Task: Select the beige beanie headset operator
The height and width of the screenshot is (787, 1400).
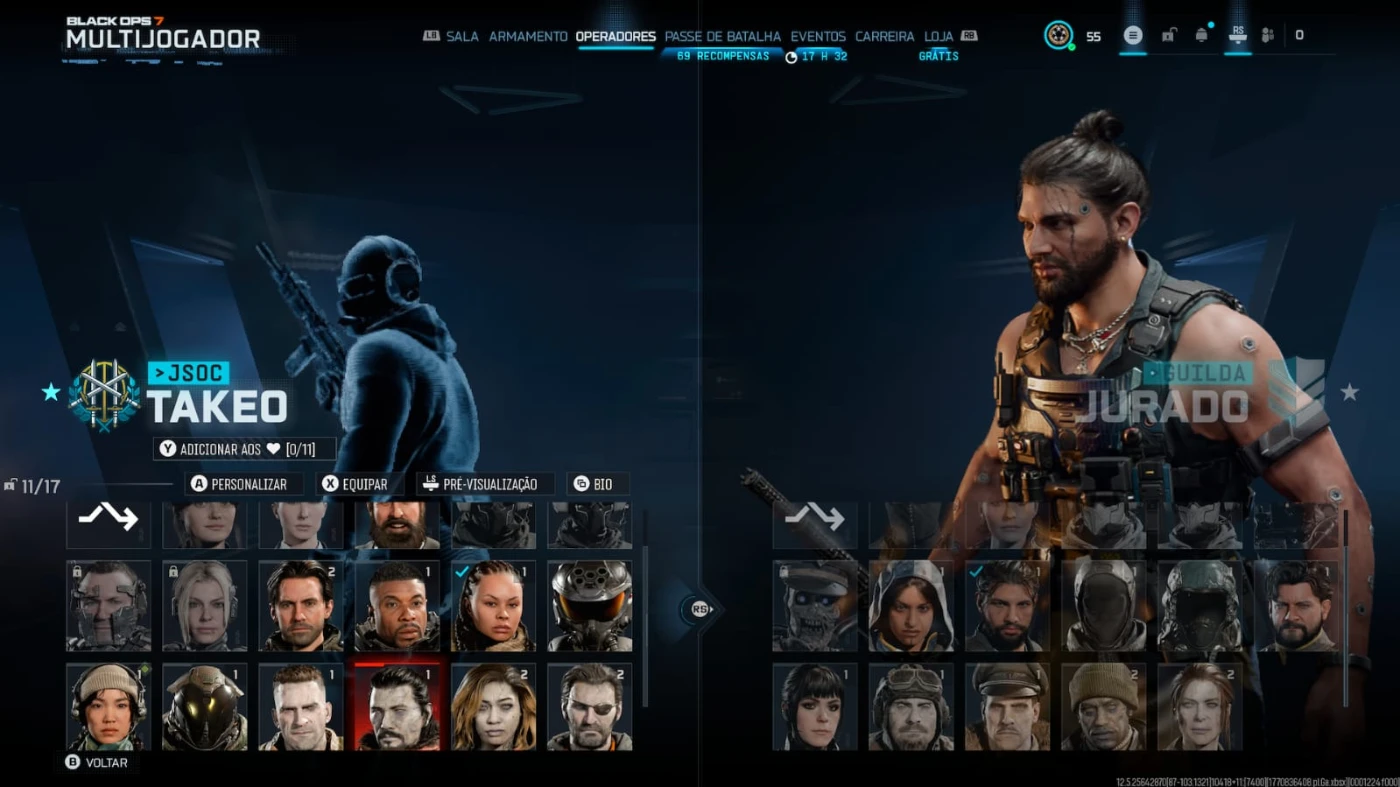Action: 108,706
